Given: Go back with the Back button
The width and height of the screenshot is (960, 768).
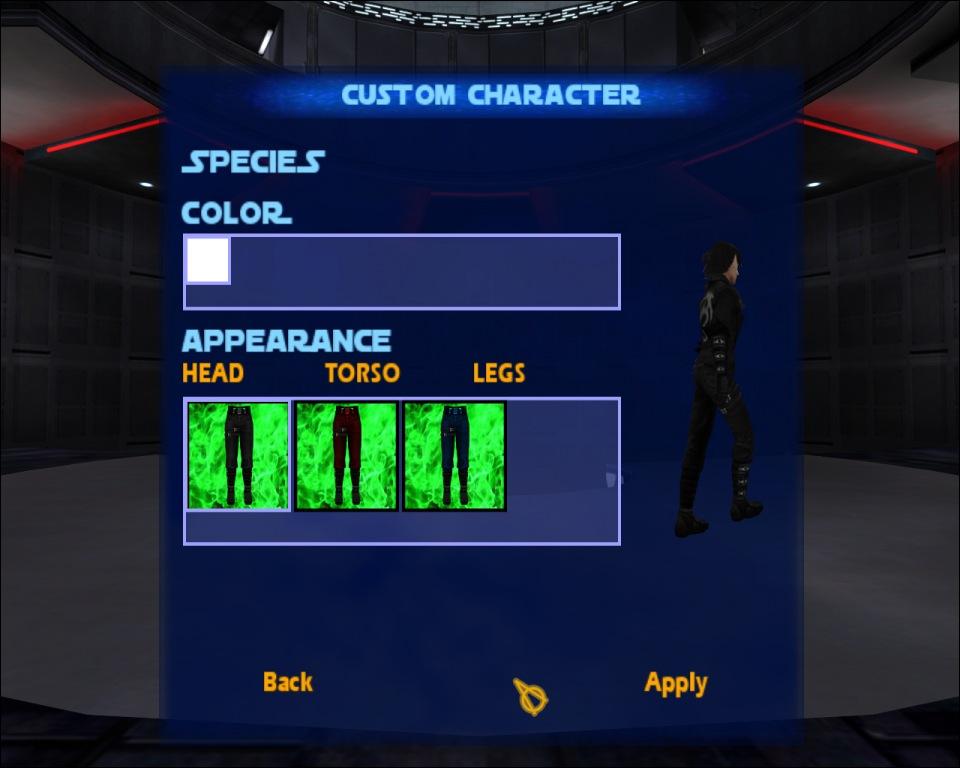Looking at the screenshot, I should tap(287, 682).
